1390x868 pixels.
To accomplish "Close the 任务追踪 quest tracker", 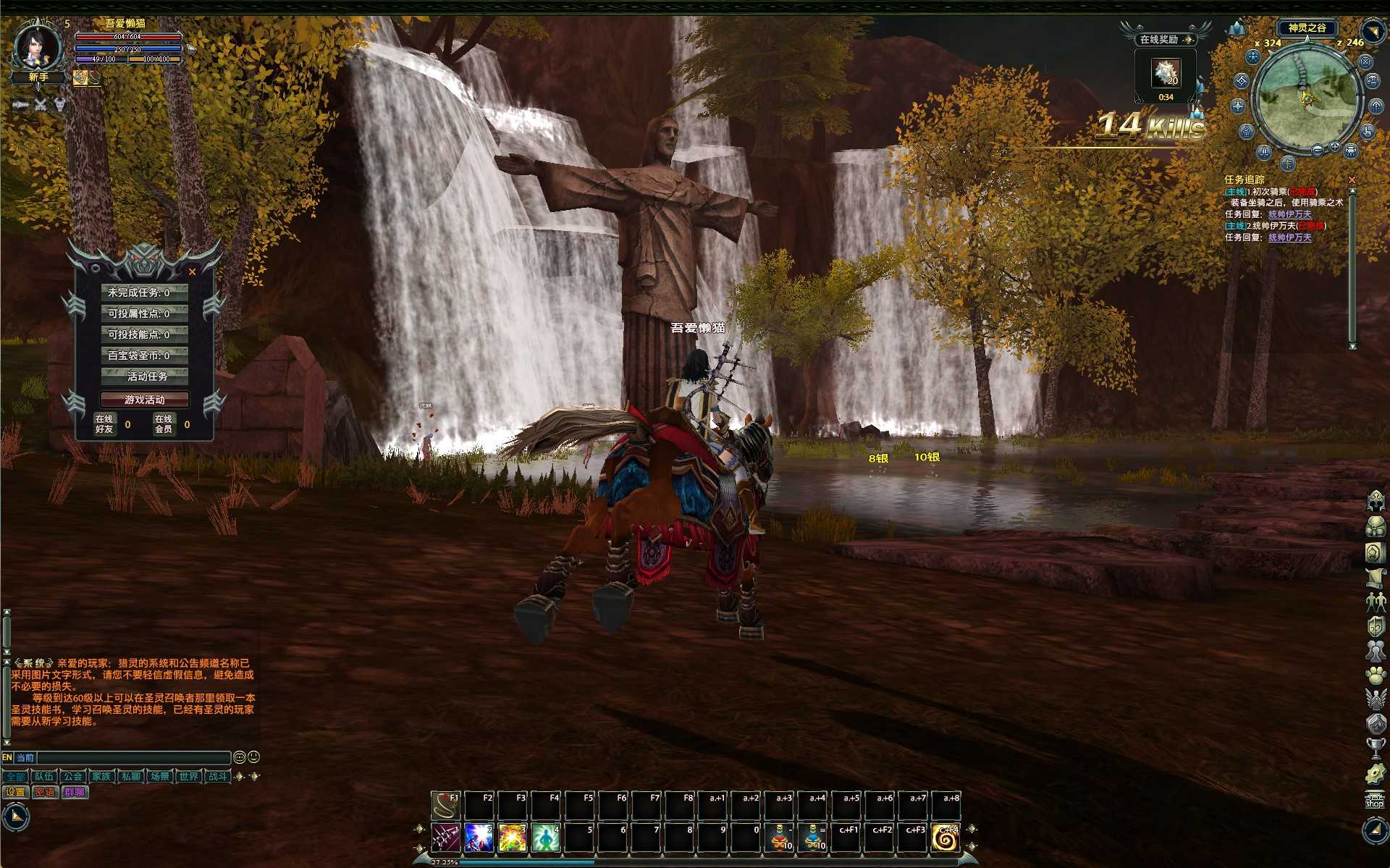I will (x=1352, y=180).
